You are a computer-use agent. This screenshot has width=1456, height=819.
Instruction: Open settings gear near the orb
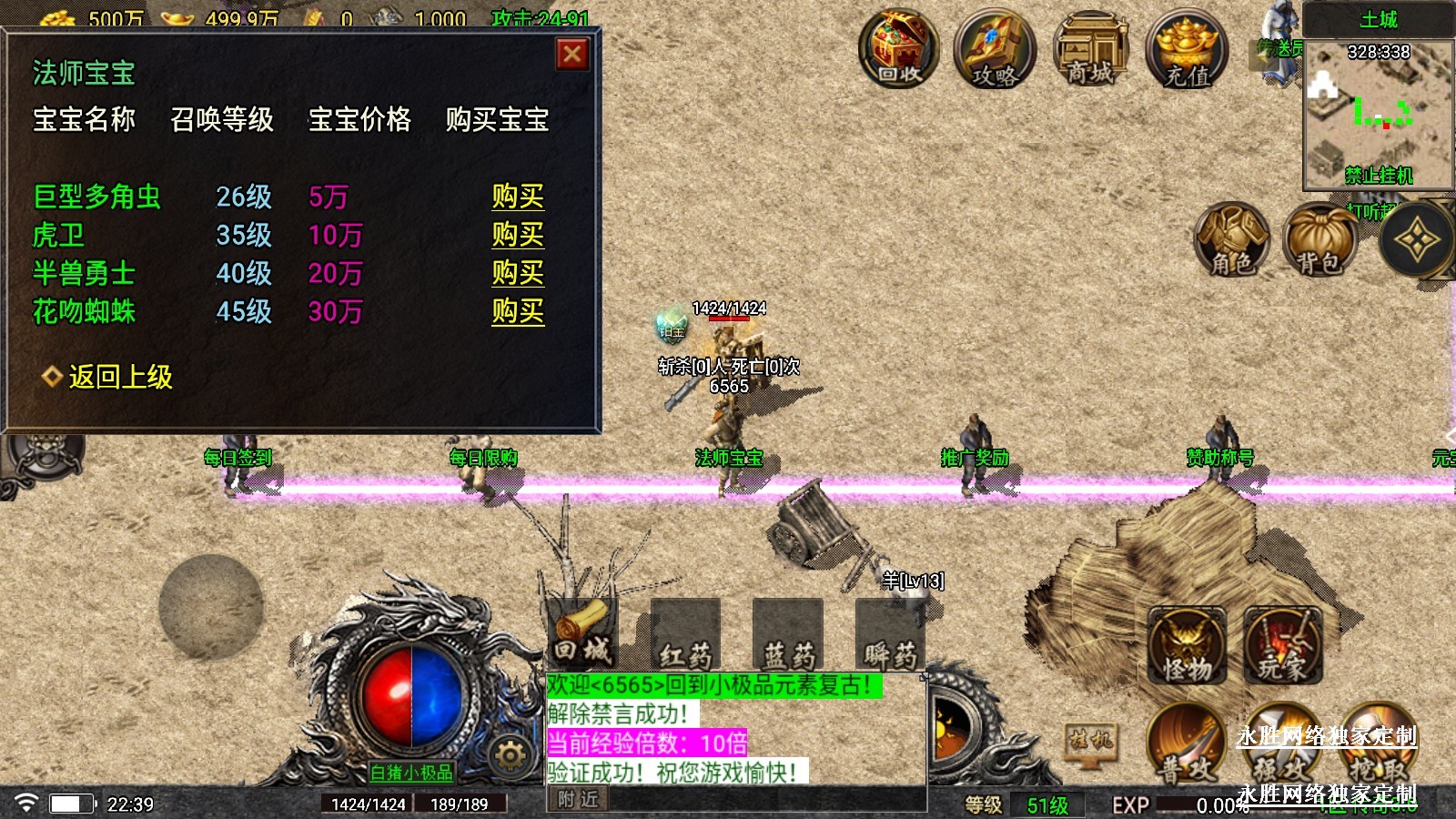pos(510,754)
